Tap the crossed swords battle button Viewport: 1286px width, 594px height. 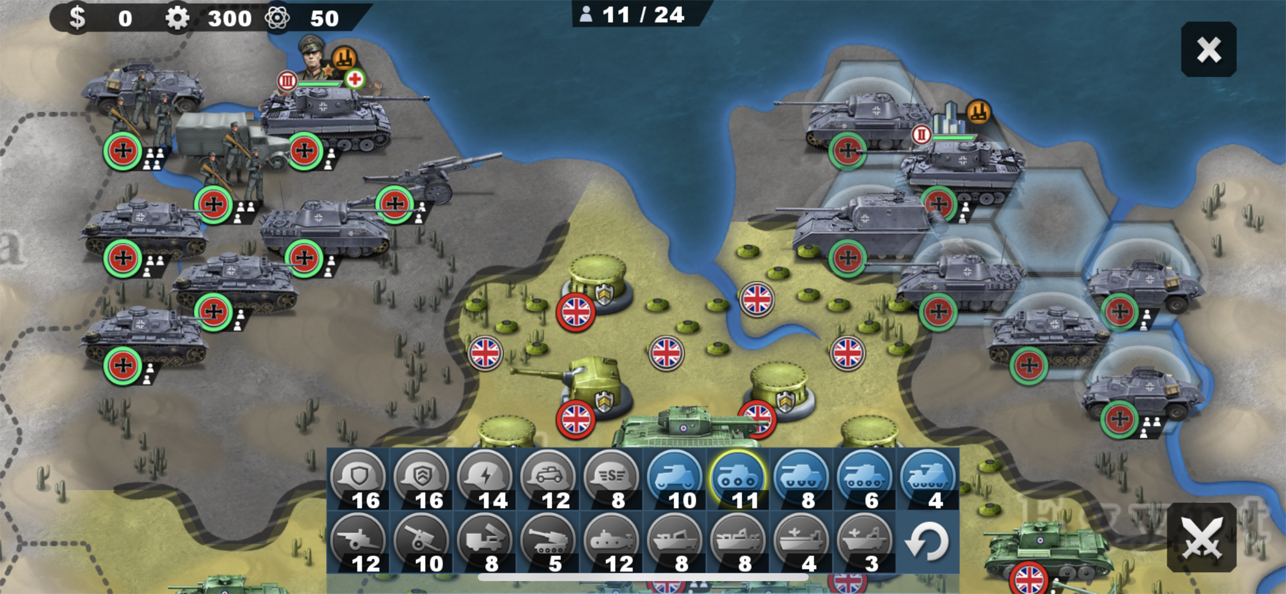(1201, 538)
